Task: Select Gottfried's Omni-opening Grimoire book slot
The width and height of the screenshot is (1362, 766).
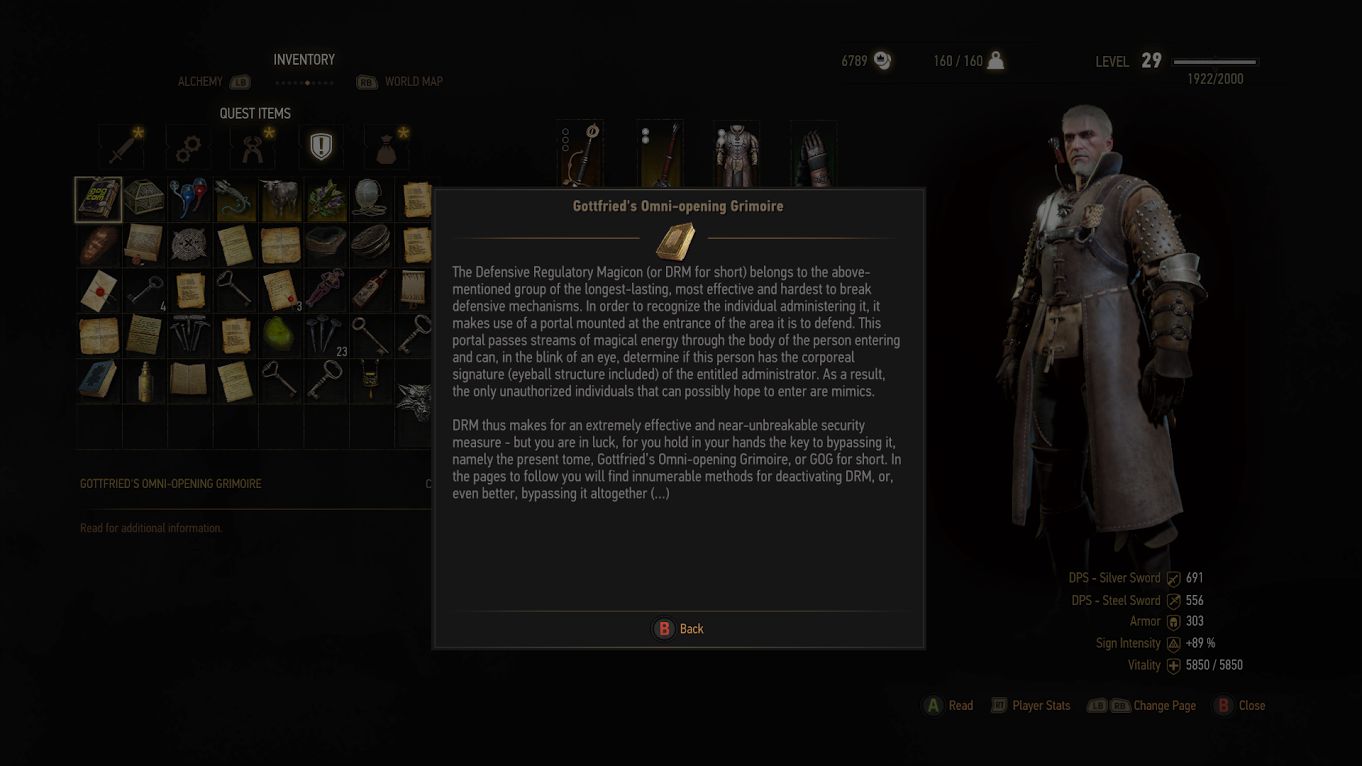Action: [98, 200]
